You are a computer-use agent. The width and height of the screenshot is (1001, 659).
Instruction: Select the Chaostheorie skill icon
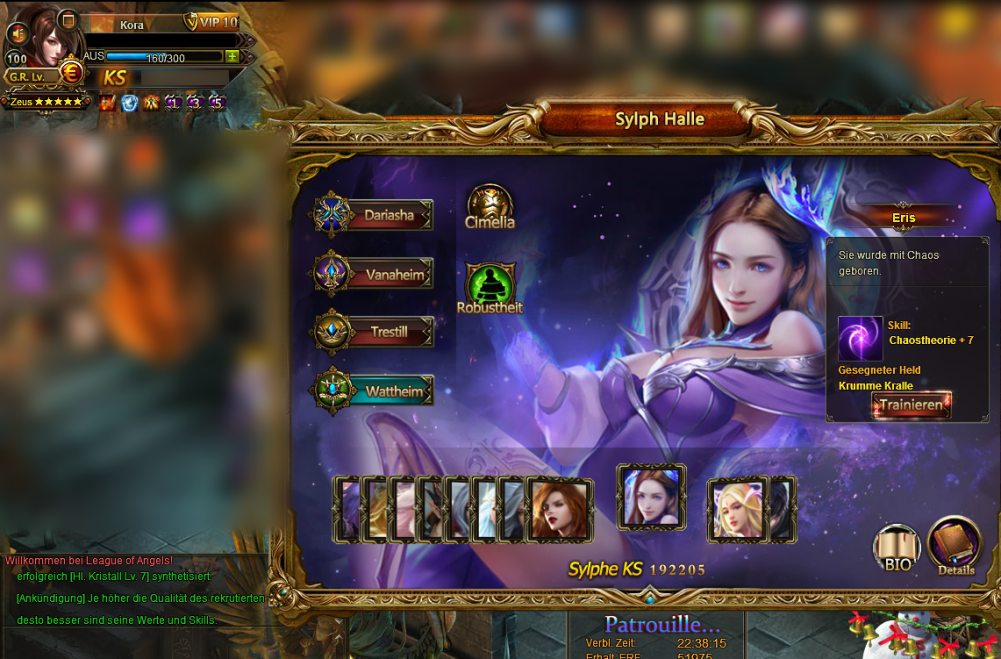860,339
